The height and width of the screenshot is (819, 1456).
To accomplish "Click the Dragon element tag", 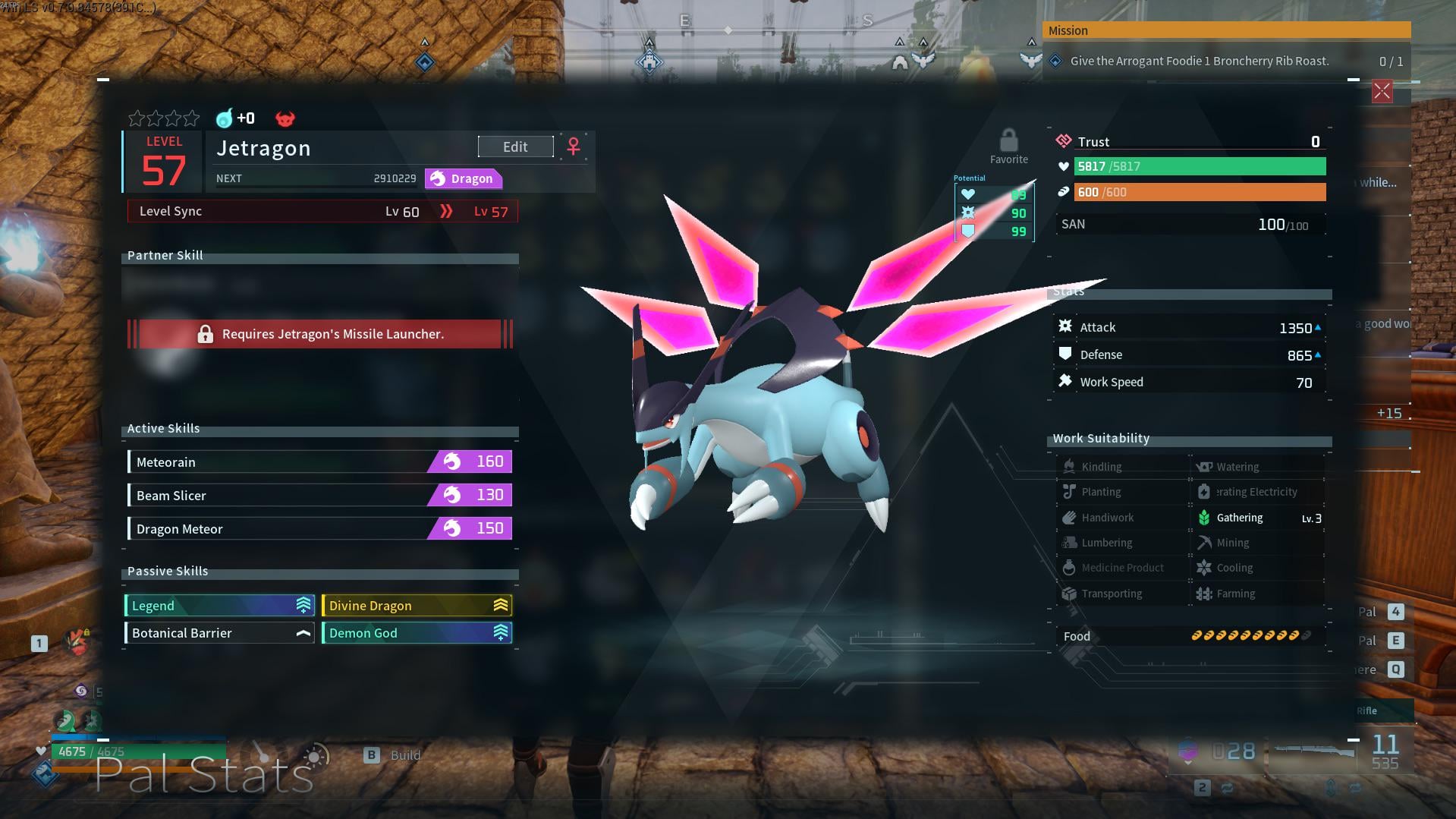I will click(463, 178).
